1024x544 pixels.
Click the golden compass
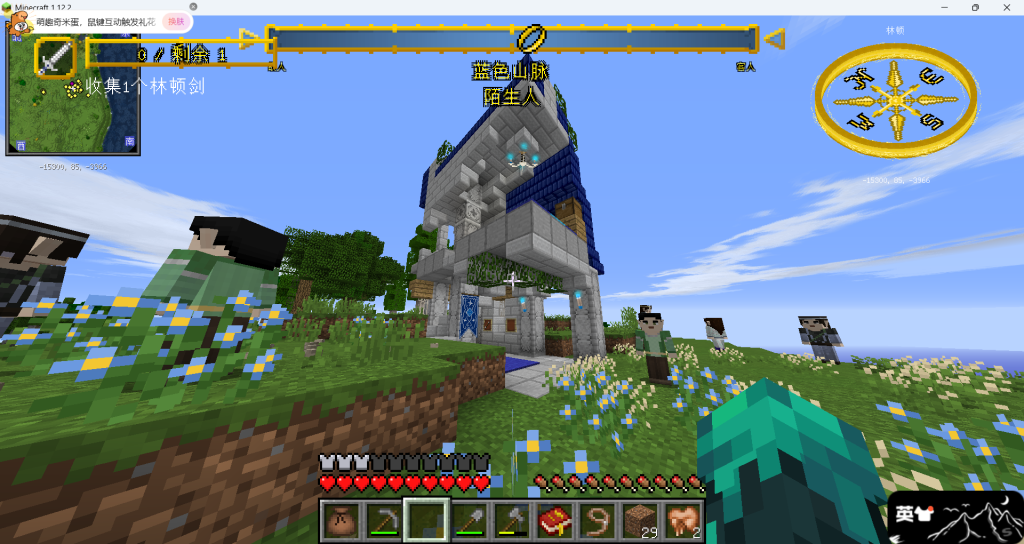point(895,98)
